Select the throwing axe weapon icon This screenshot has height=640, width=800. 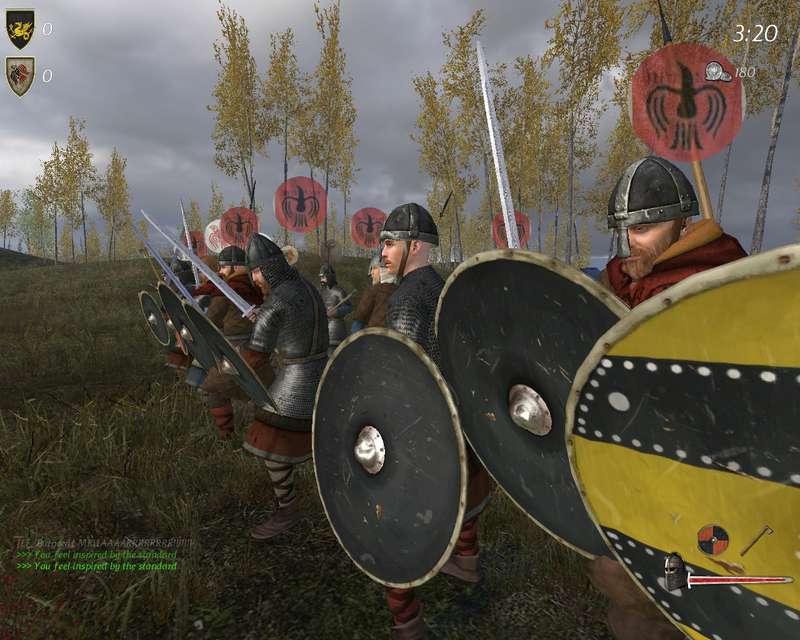[x=756, y=540]
